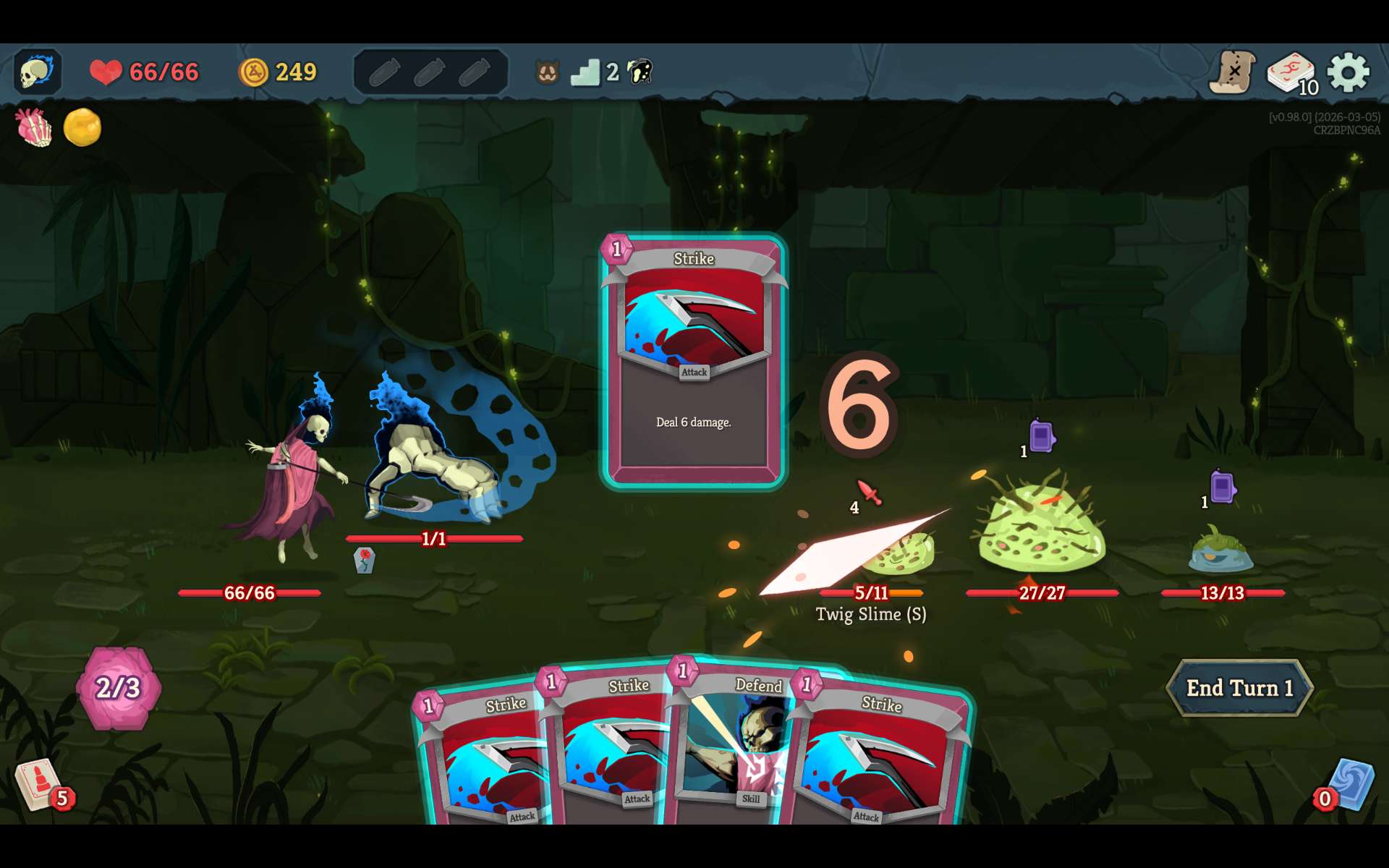1389x868 pixels.
Task: Target the Twig Slime (S) enemy
Action: click(897, 553)
